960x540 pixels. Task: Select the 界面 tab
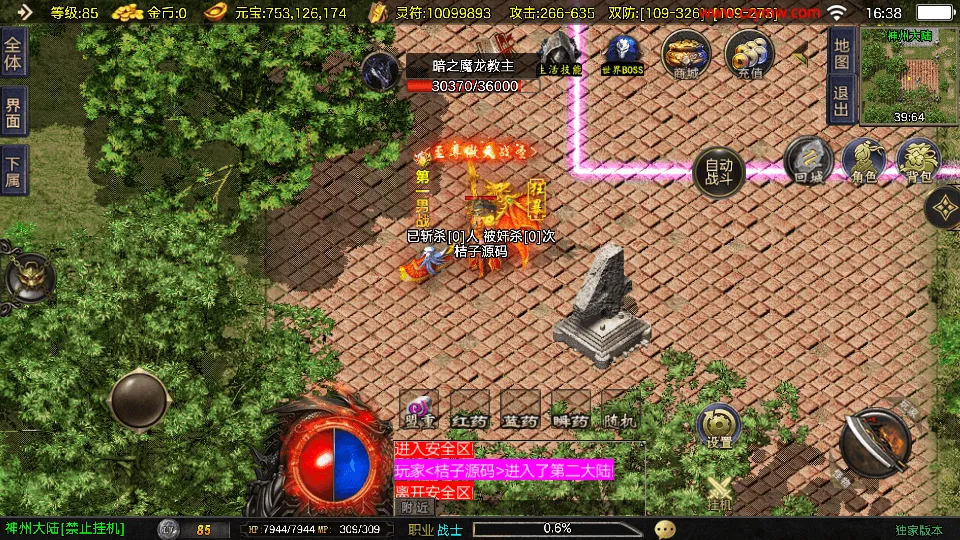14,115
